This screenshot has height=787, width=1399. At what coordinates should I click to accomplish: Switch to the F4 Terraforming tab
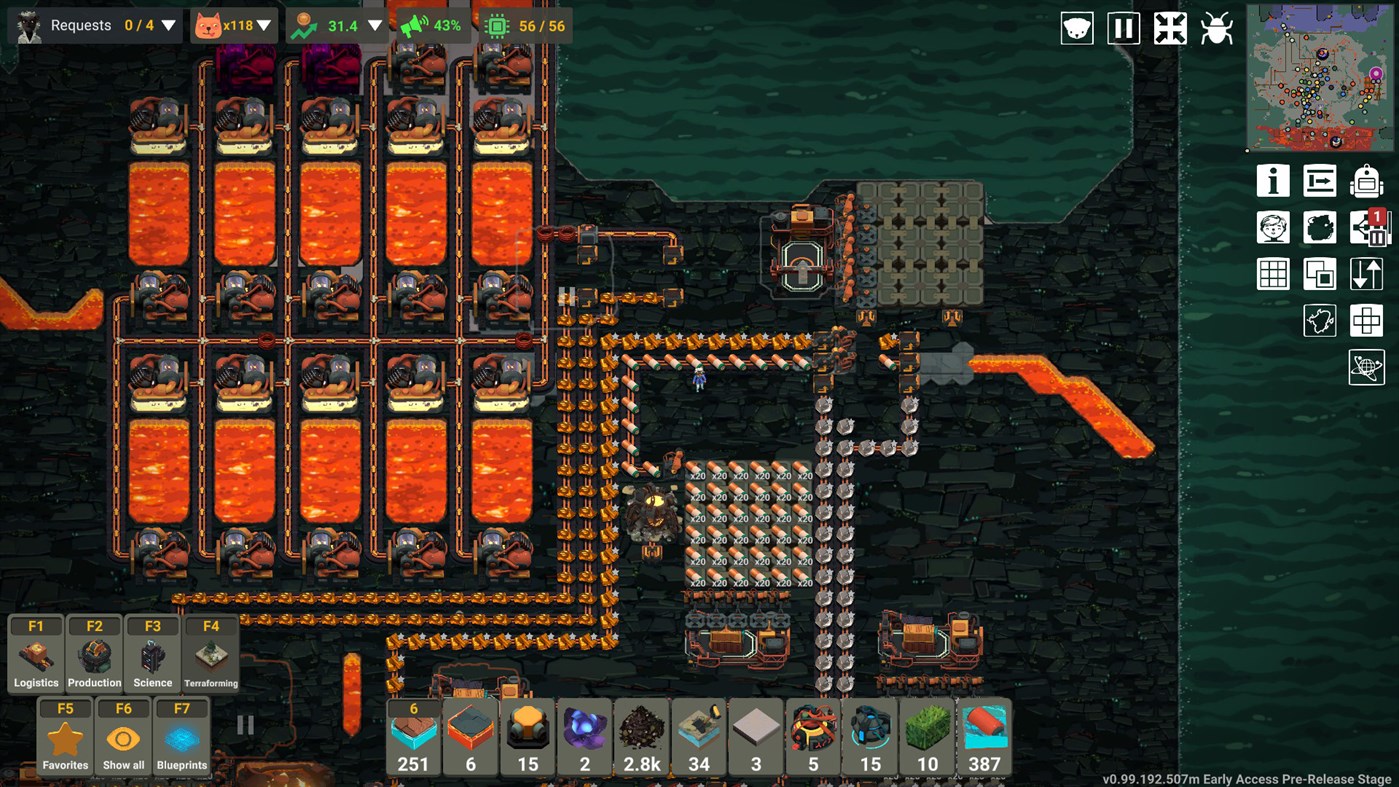(210, 655)
